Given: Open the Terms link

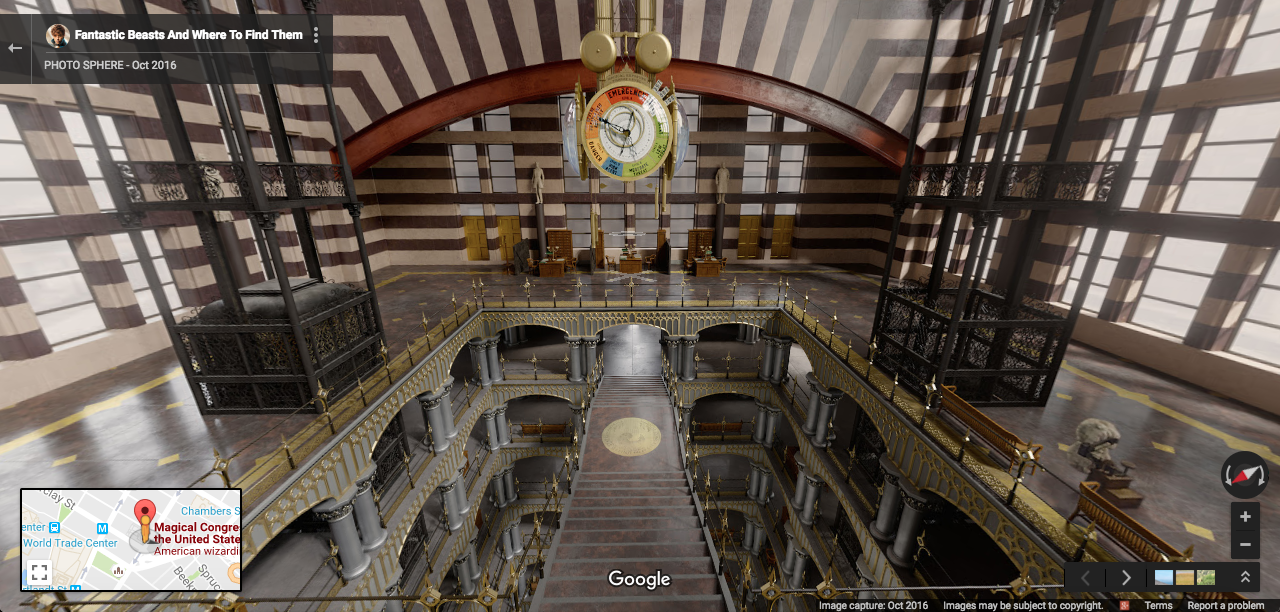Looking at the screenshot, I should [x=1158, y=606].
